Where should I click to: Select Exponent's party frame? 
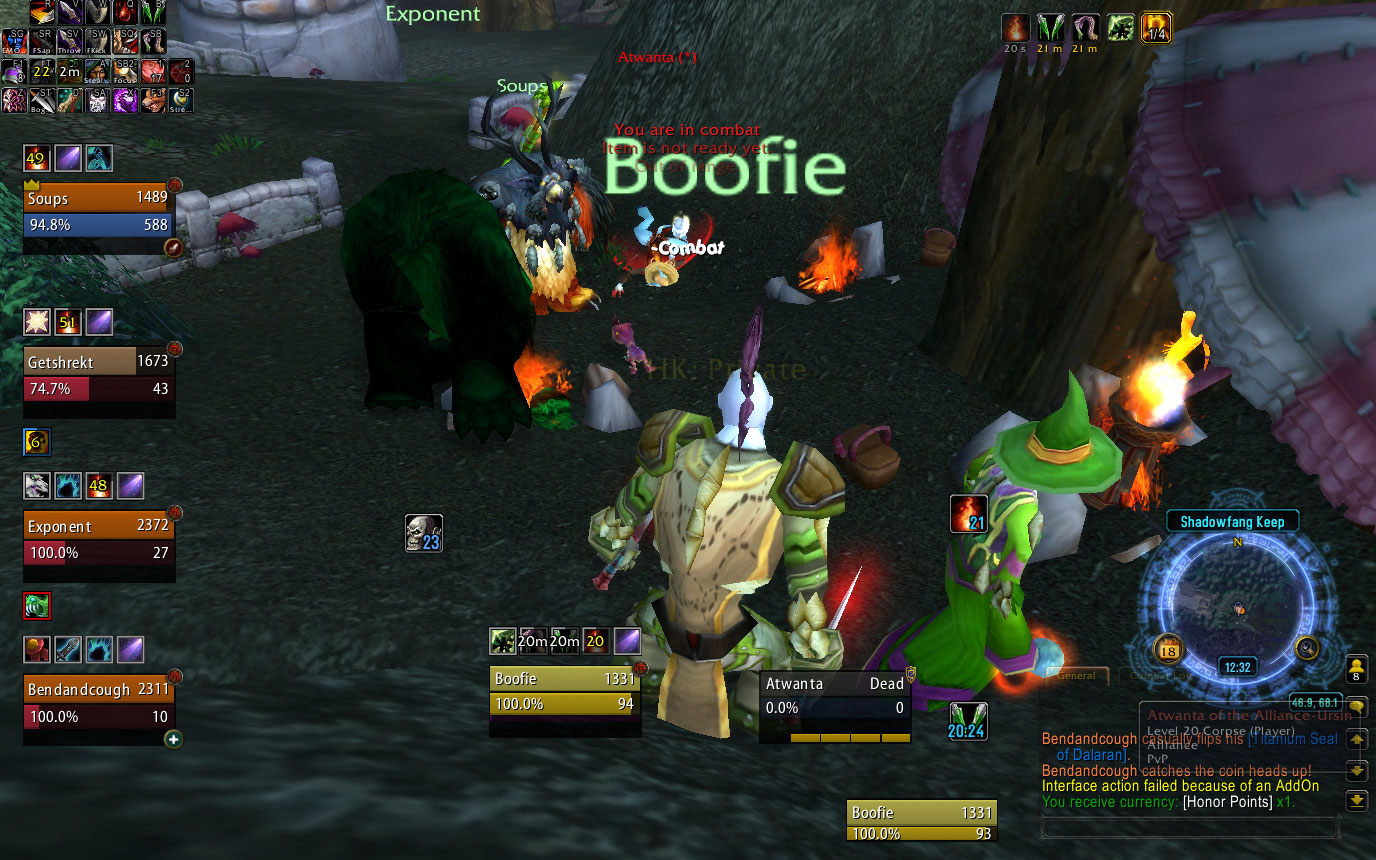(98, 539)
